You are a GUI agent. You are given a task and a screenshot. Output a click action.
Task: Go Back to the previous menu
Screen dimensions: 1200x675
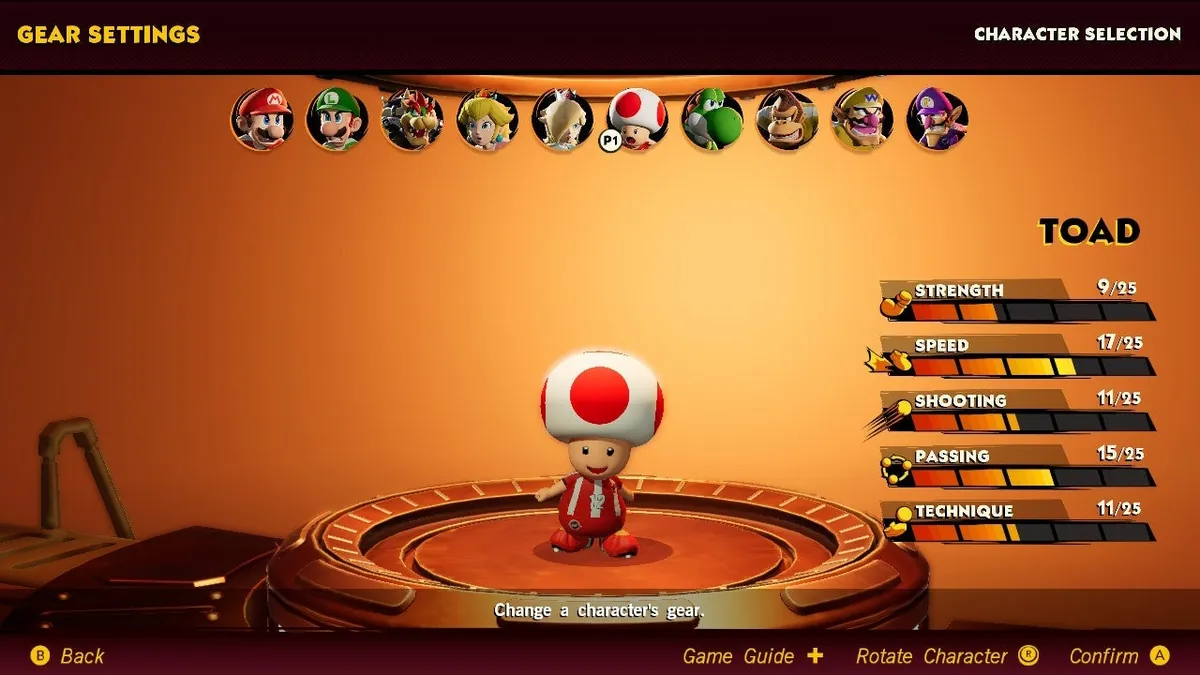[68, 656]
